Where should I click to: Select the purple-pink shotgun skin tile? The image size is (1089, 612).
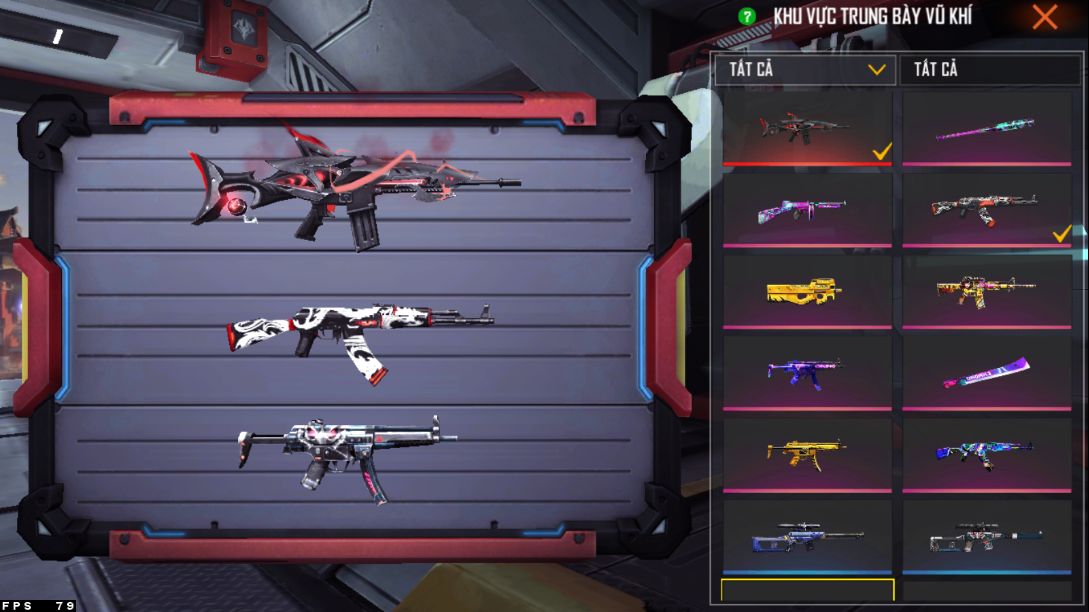[806, 209]
